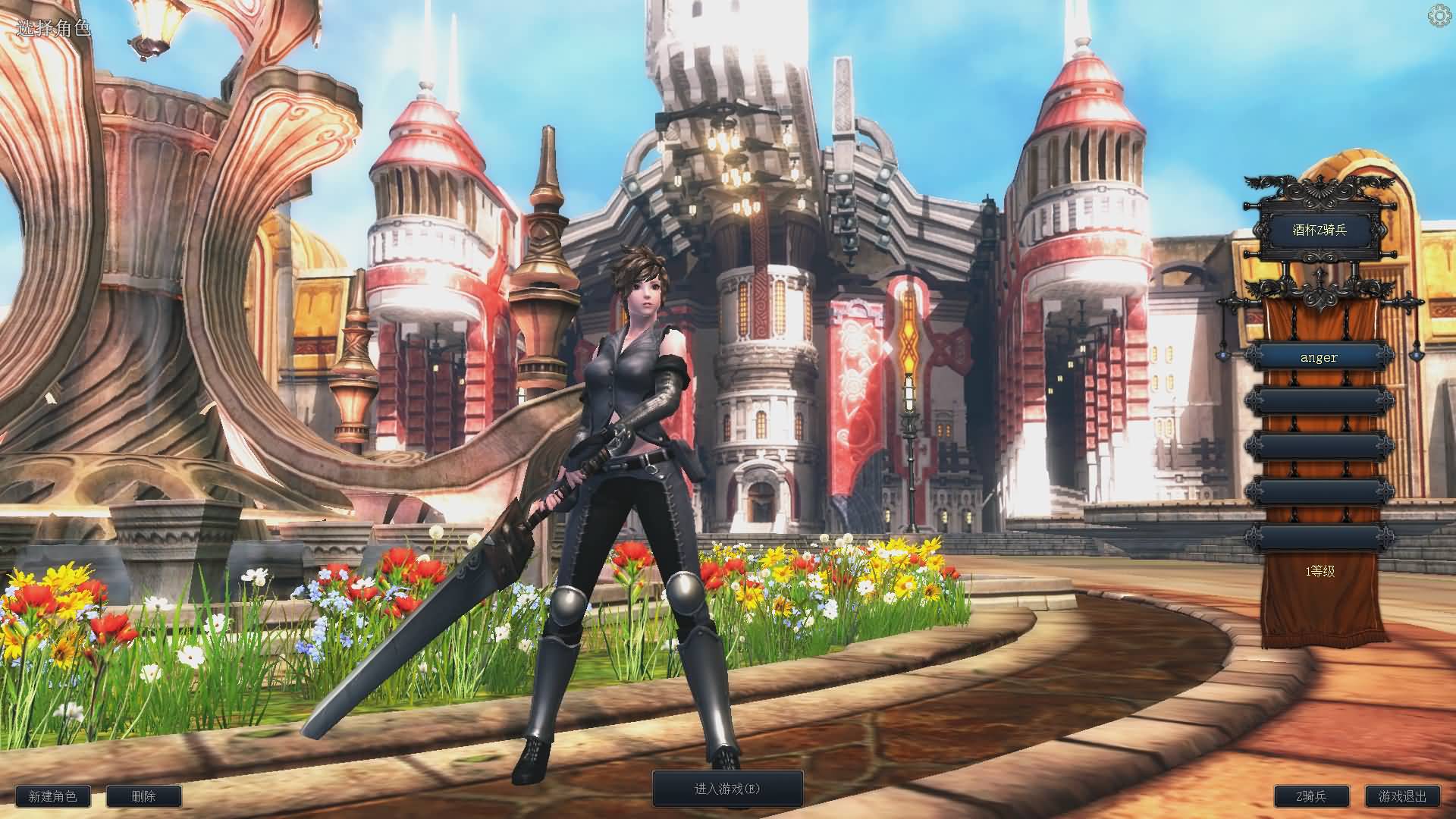Delete character with the 删除 button
The width and height of the screenshot is (1456, 819).
[x=143, y=796]
